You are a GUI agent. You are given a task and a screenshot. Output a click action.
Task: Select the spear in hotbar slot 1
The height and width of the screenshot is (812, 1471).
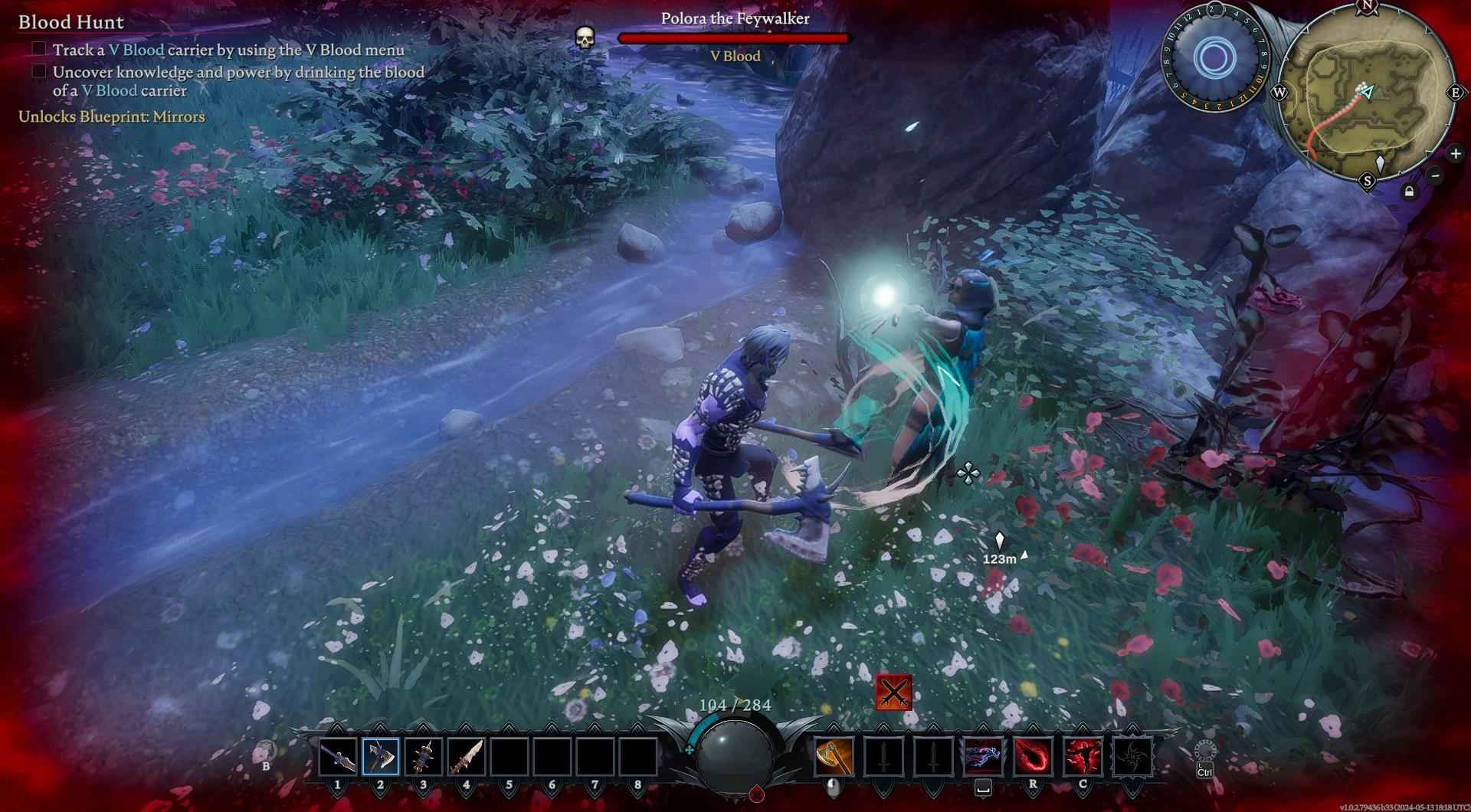[338, 757]
